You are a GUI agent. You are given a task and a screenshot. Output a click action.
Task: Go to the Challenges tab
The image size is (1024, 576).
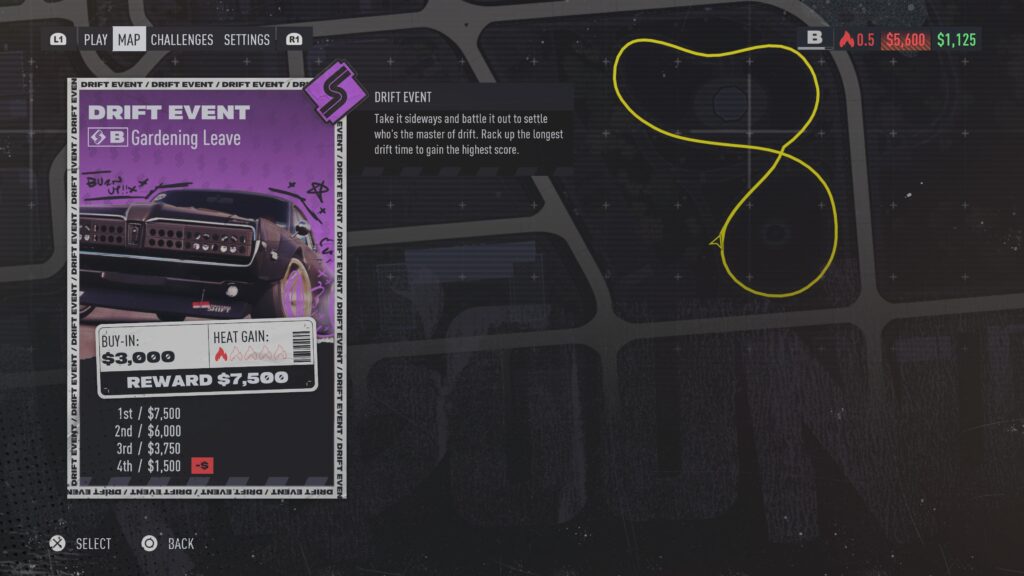coord(182,40)
